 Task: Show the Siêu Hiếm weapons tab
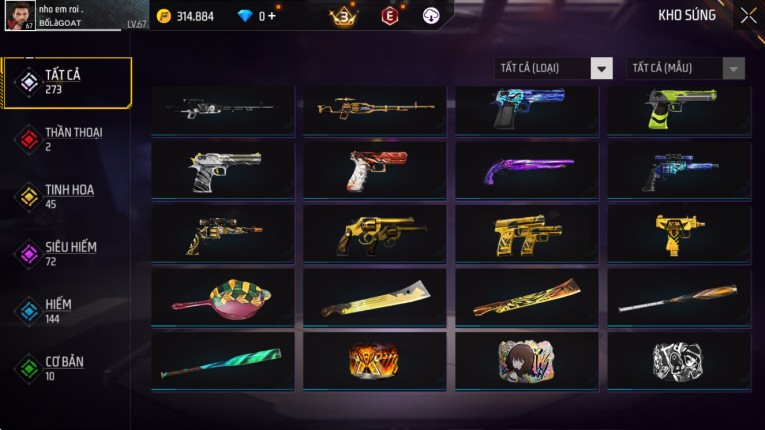tap(68, 253)
